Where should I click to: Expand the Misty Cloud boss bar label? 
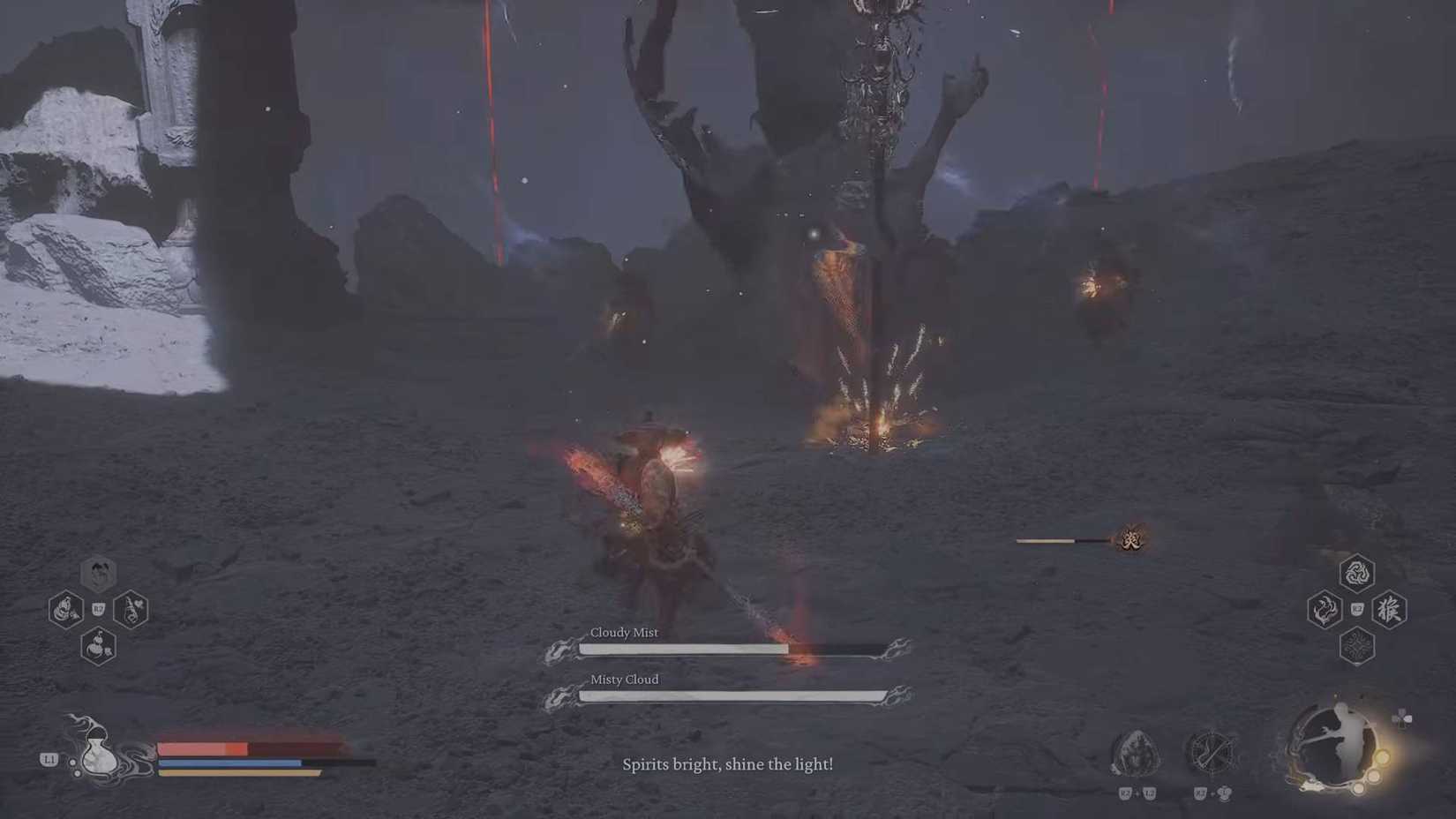tap(624, 680)
